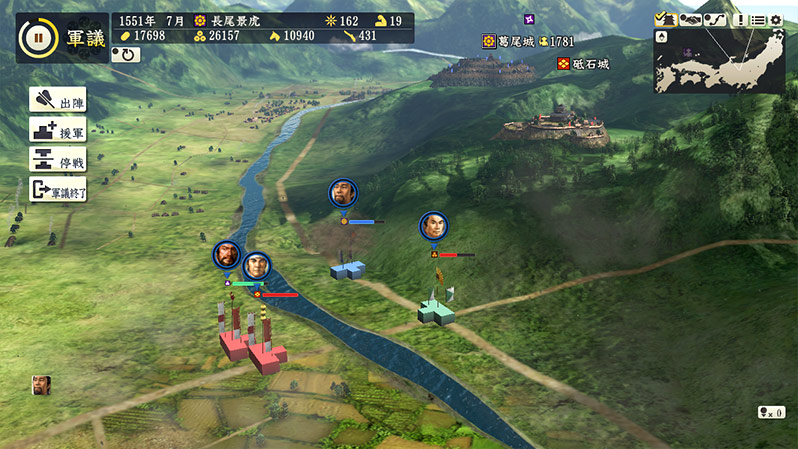This screenshot has height=449, width=798.
Task: Choose the 援軍 reinforcement command
Action: (x=58, y=131)
